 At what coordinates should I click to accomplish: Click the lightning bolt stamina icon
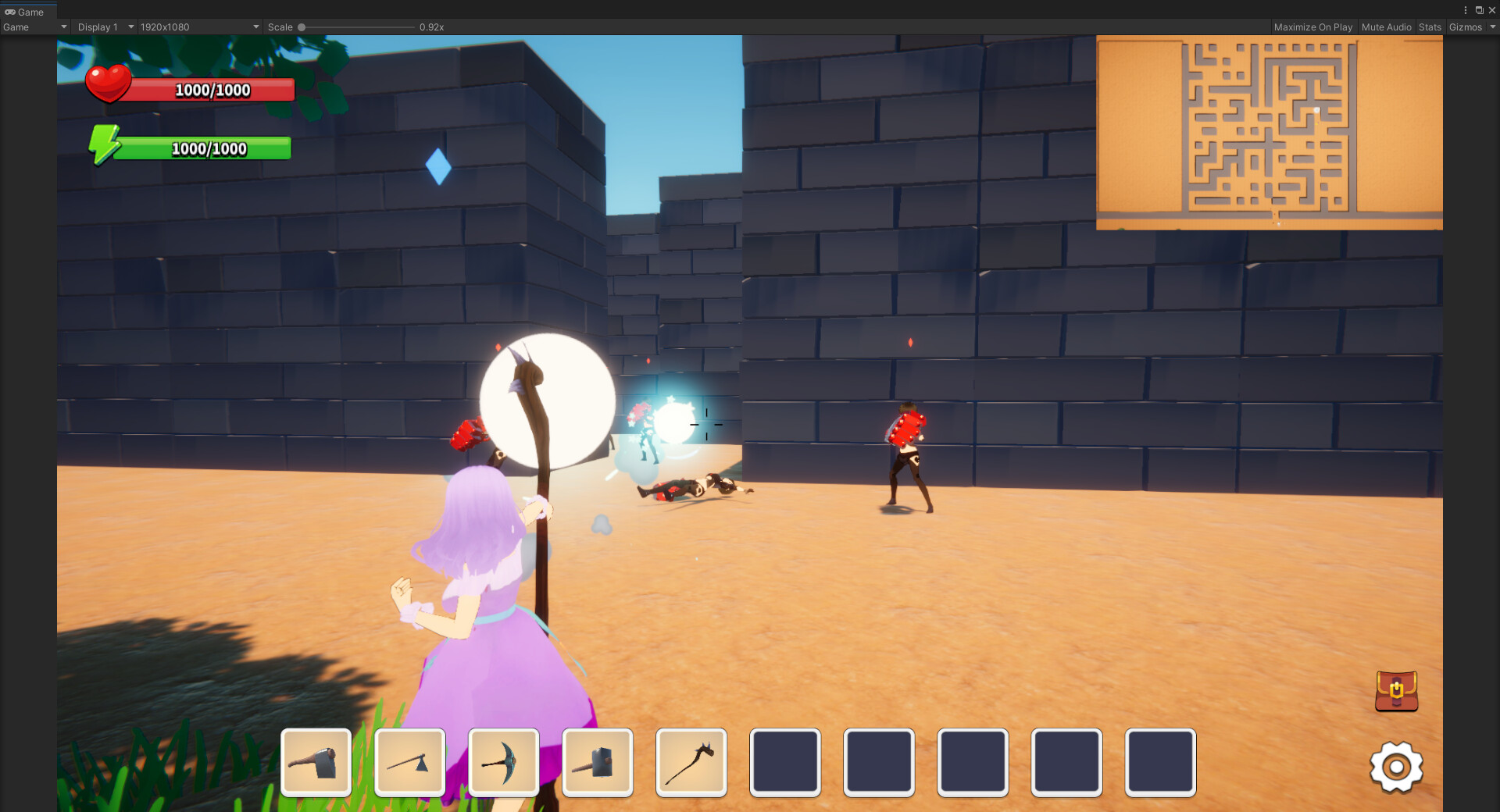105,145
